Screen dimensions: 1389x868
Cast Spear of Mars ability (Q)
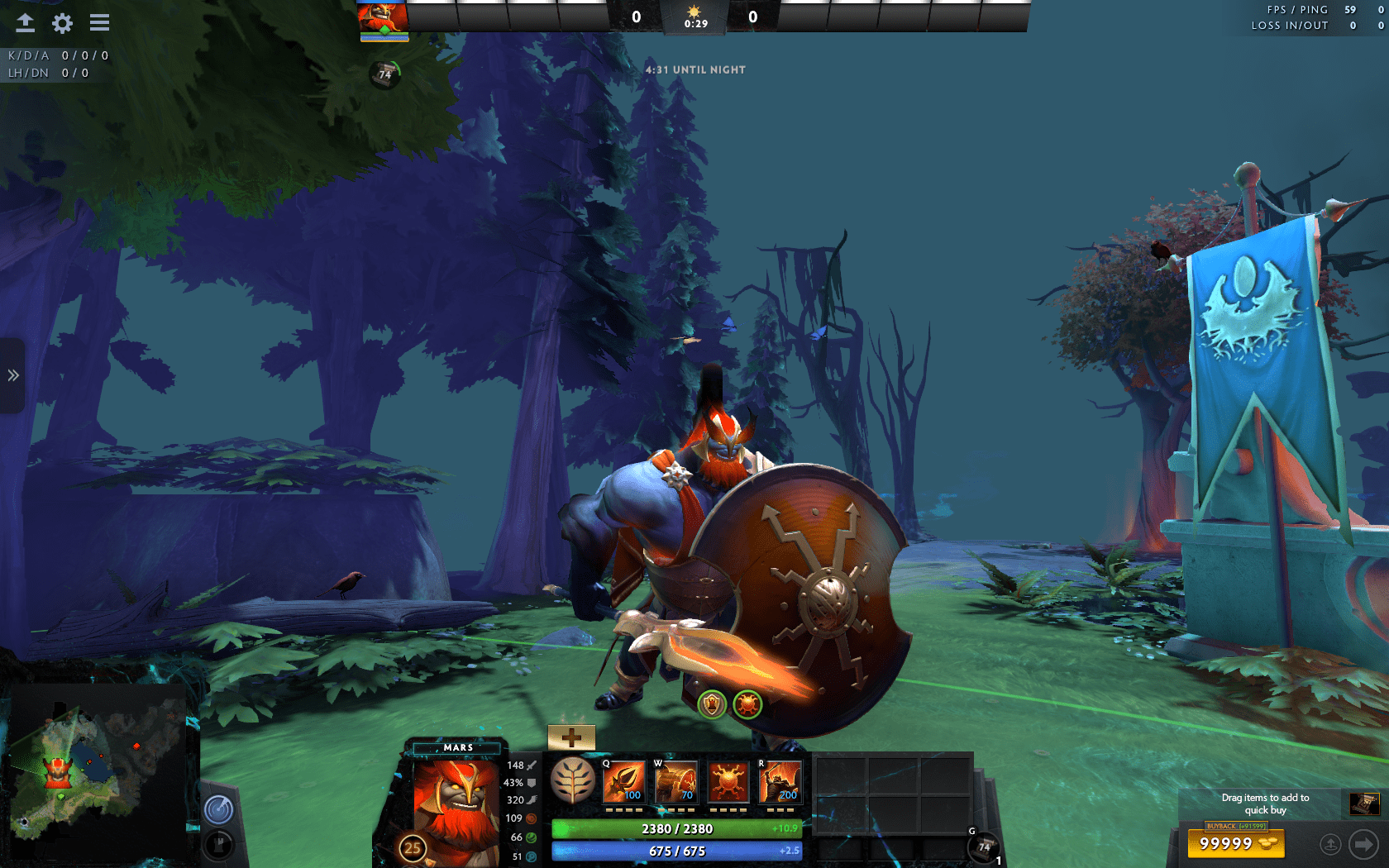(x=623, y=782)
